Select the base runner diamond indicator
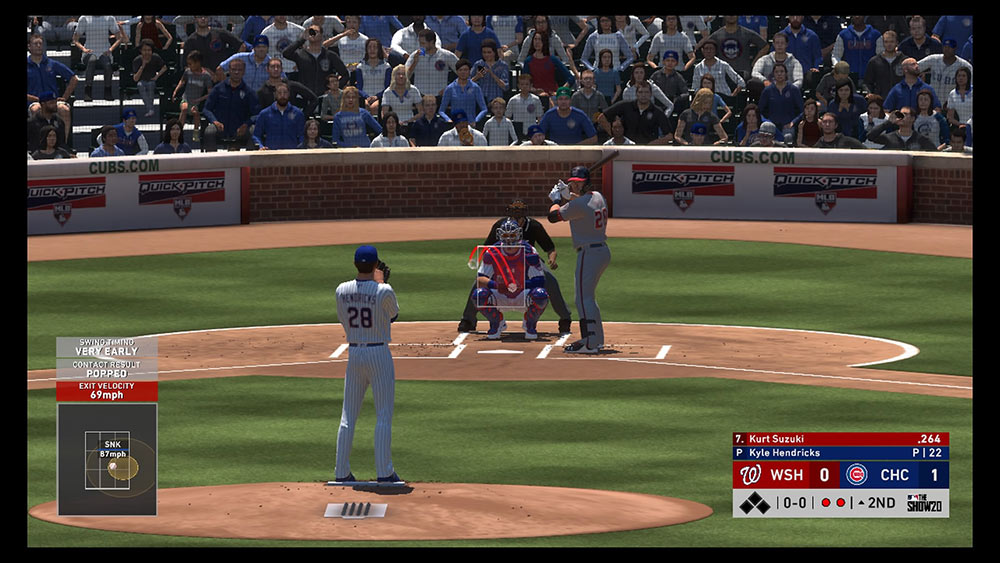This screenshot has width=1000, height=563. click(754, 503)
